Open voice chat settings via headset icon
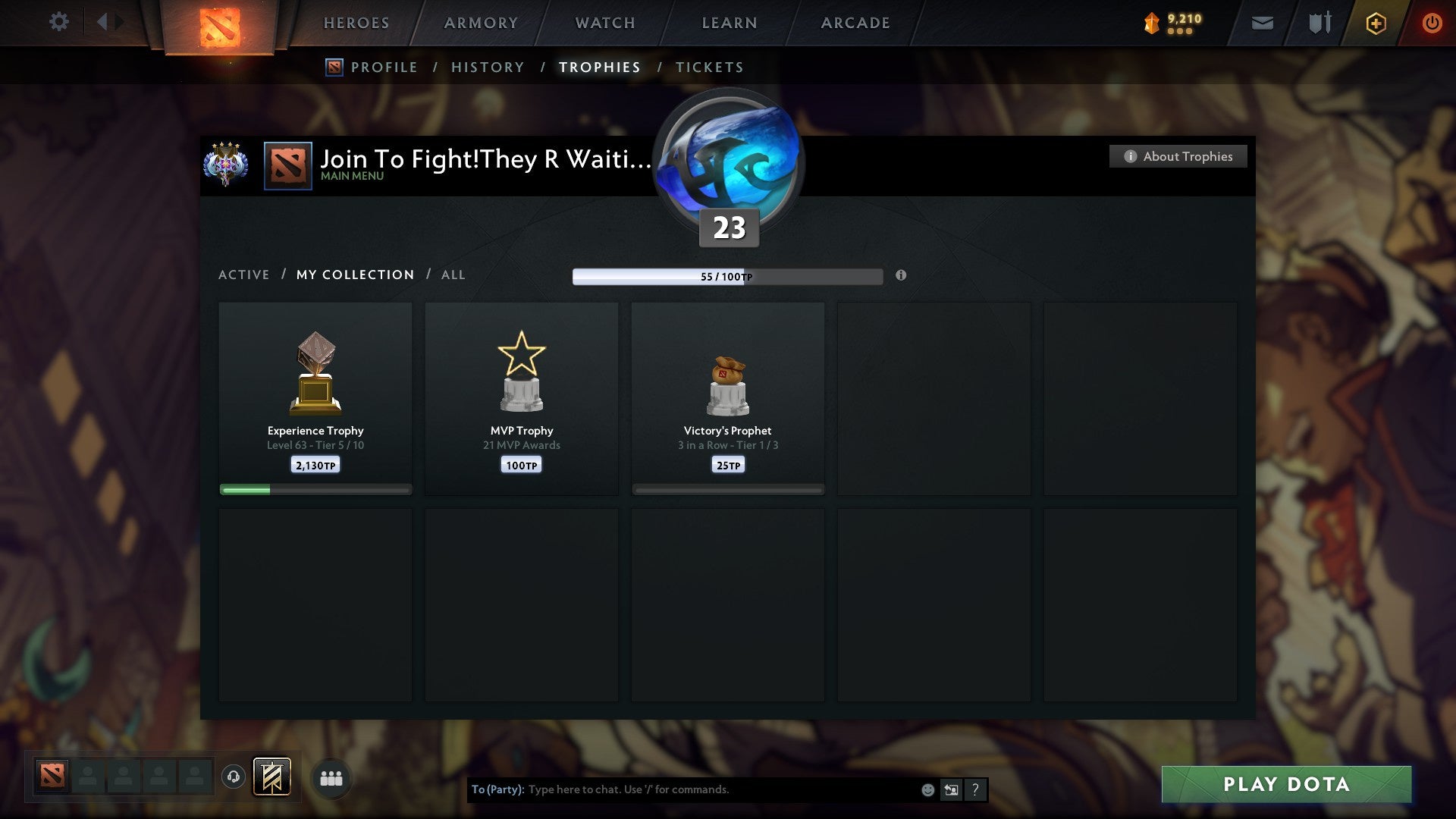This screenshot has width=1456, height=819. coord(234,777)
